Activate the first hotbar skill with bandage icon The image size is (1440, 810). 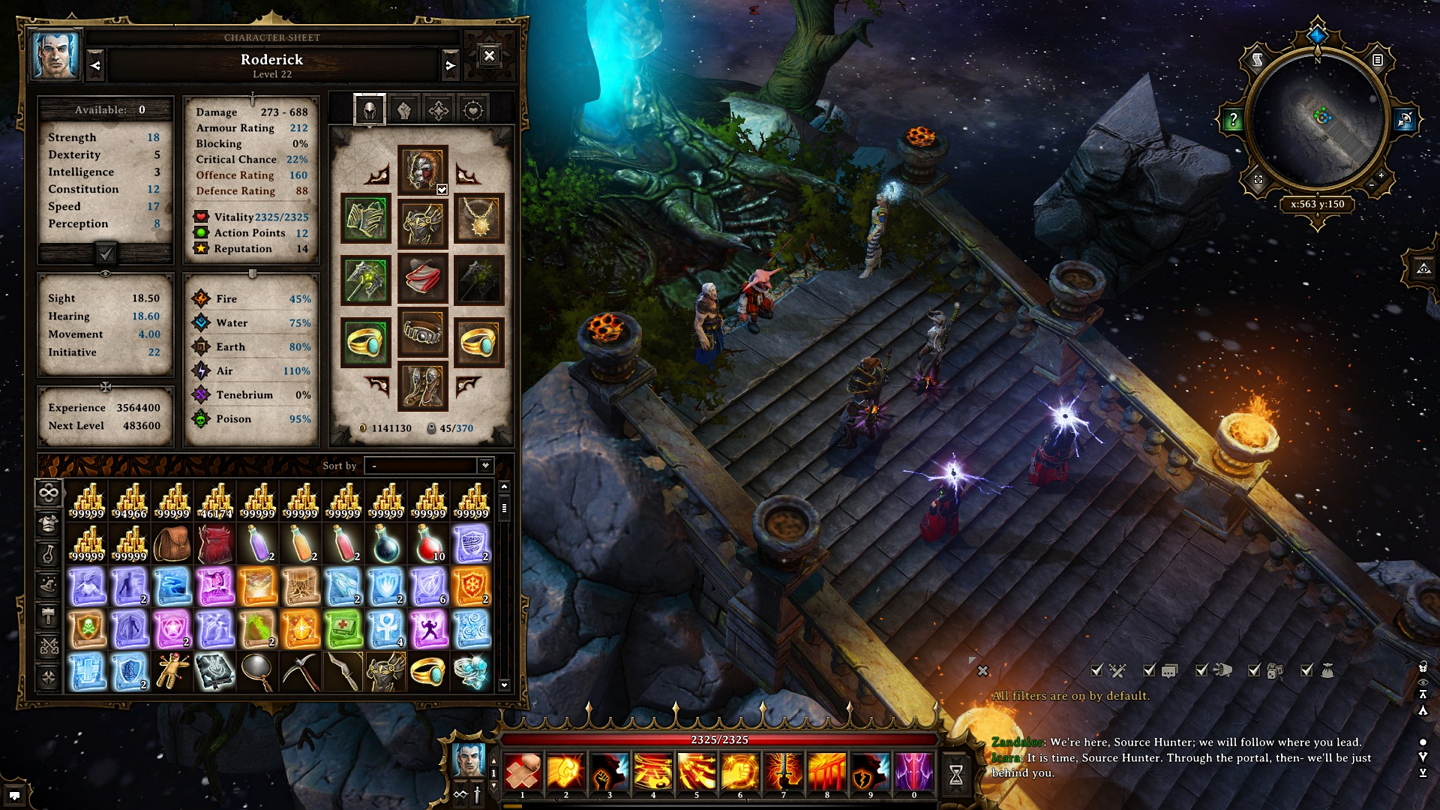pos(522,773)
